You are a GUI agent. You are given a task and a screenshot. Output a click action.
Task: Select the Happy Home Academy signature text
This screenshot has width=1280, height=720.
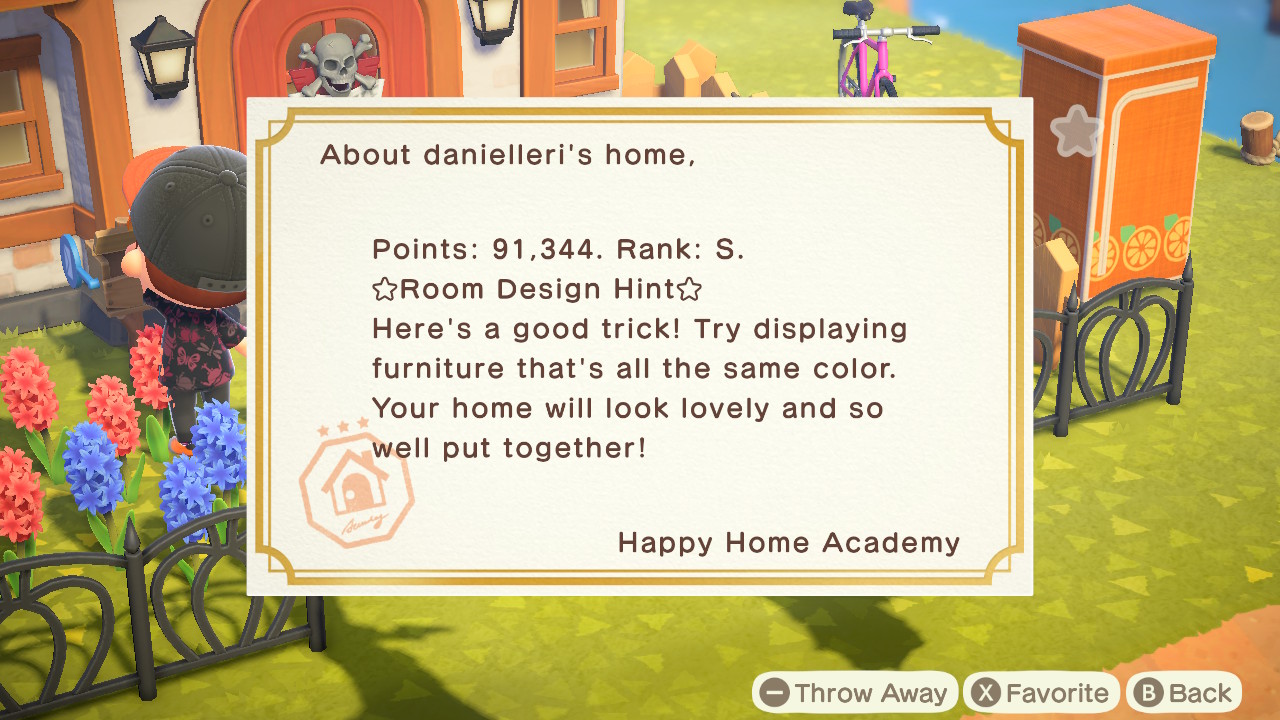(789, 543)
